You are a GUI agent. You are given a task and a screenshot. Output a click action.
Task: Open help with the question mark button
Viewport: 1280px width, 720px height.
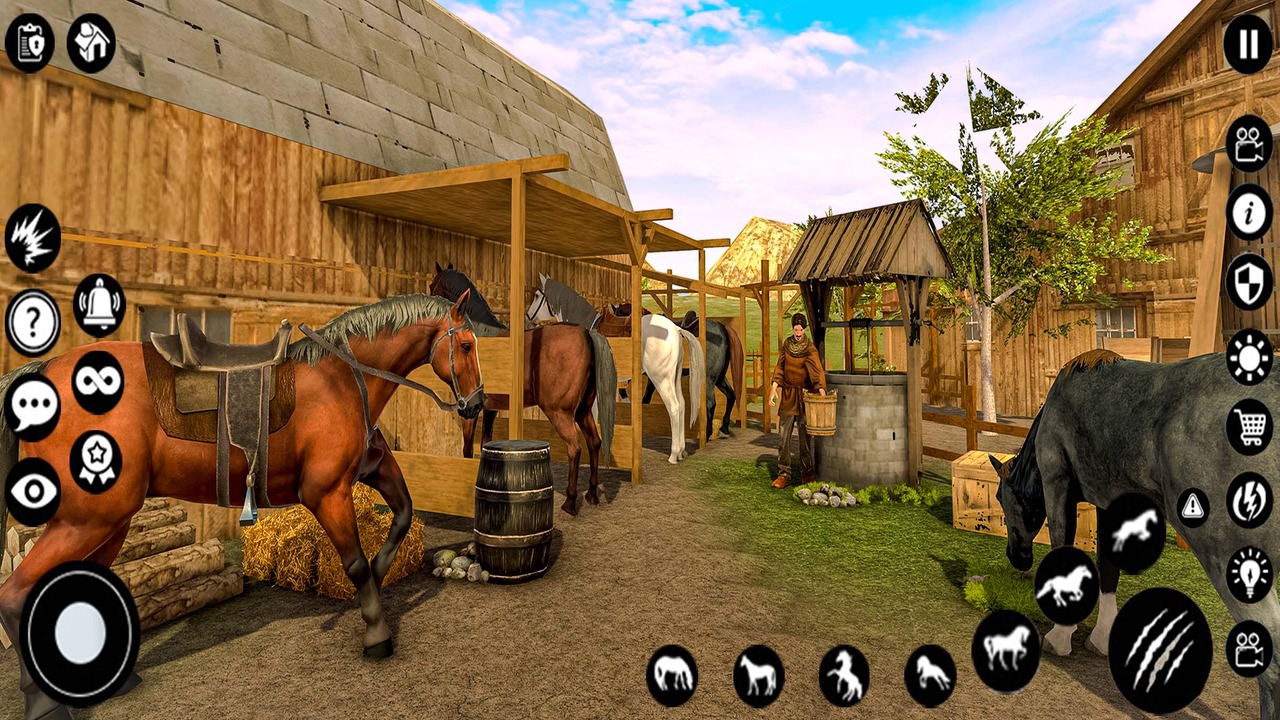pyautogui.click(x=33, y=323)
